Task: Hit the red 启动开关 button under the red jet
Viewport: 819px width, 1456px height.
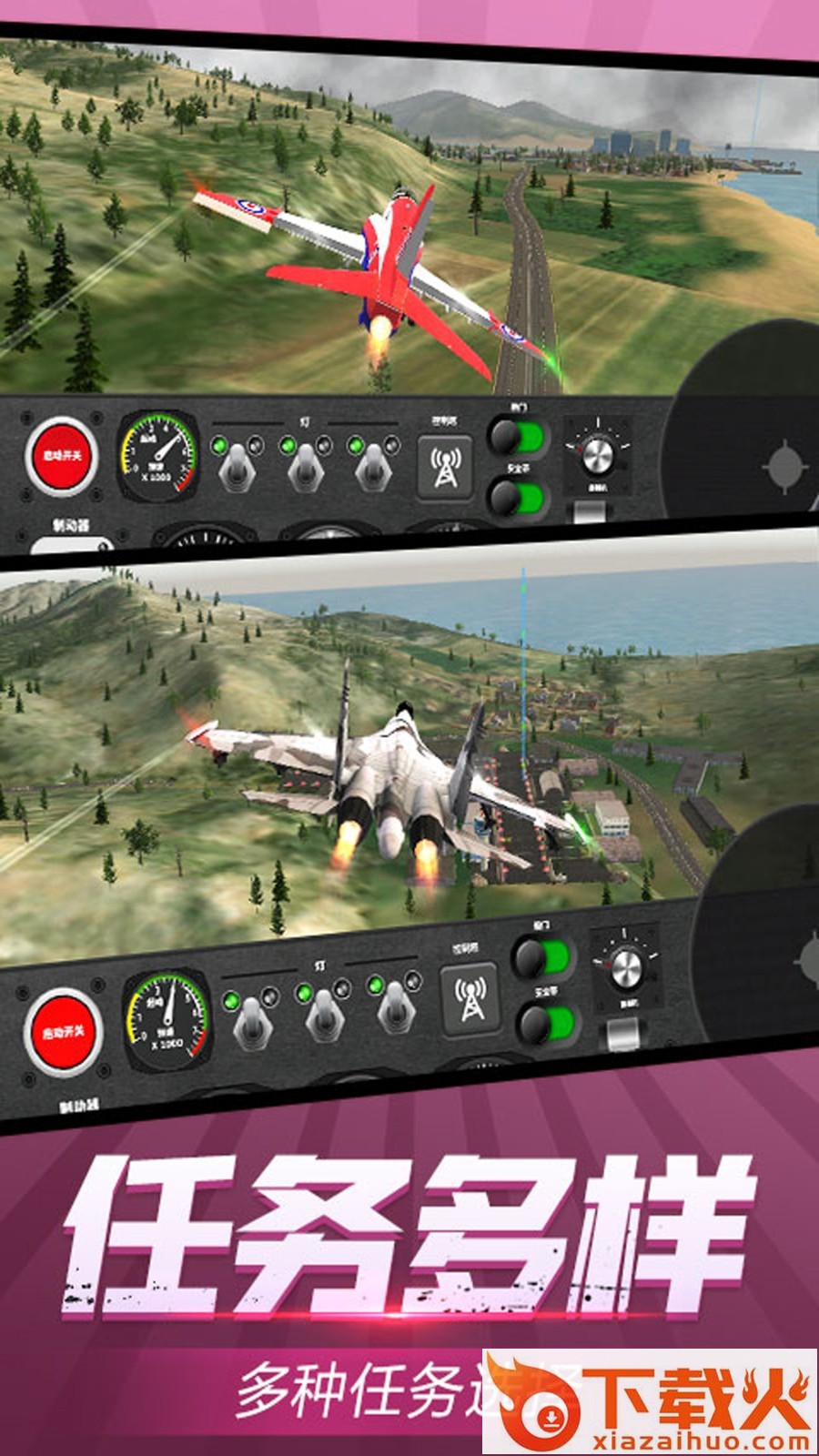Action: (x=61, y=455)
